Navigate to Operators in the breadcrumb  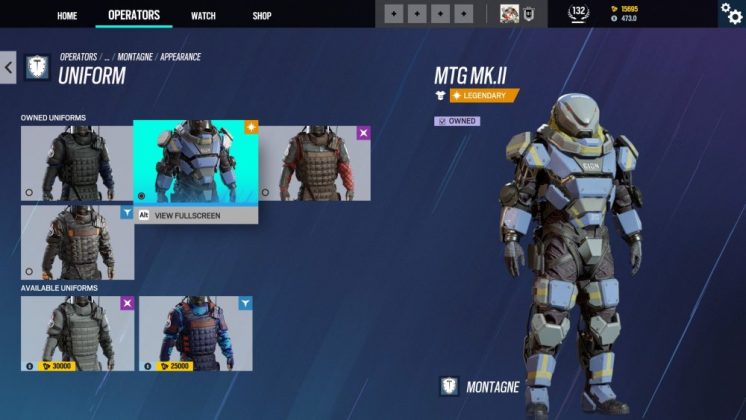click(77, 58)
